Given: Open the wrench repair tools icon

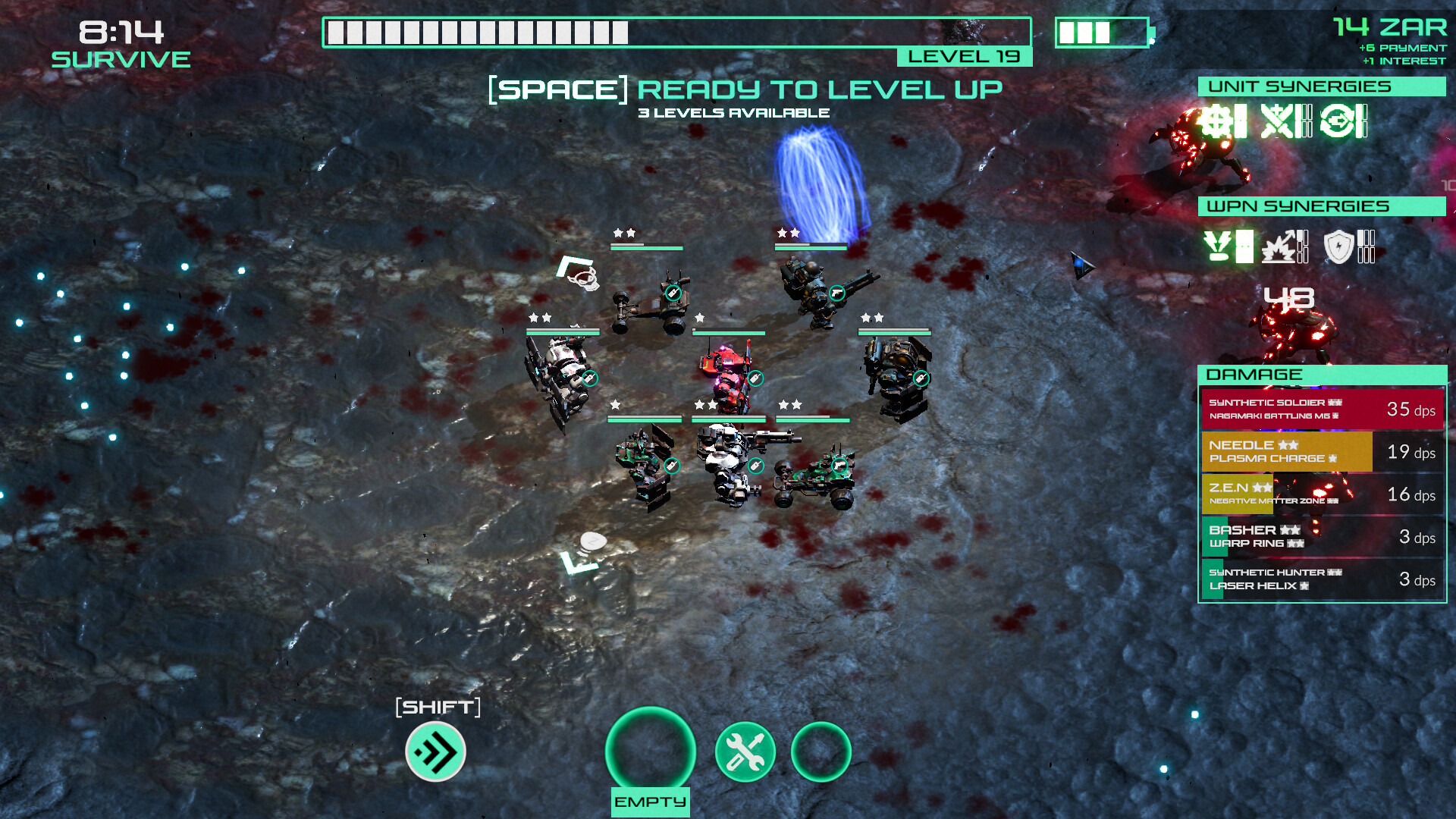Looking at the screenshot, I should coord(745,751).
